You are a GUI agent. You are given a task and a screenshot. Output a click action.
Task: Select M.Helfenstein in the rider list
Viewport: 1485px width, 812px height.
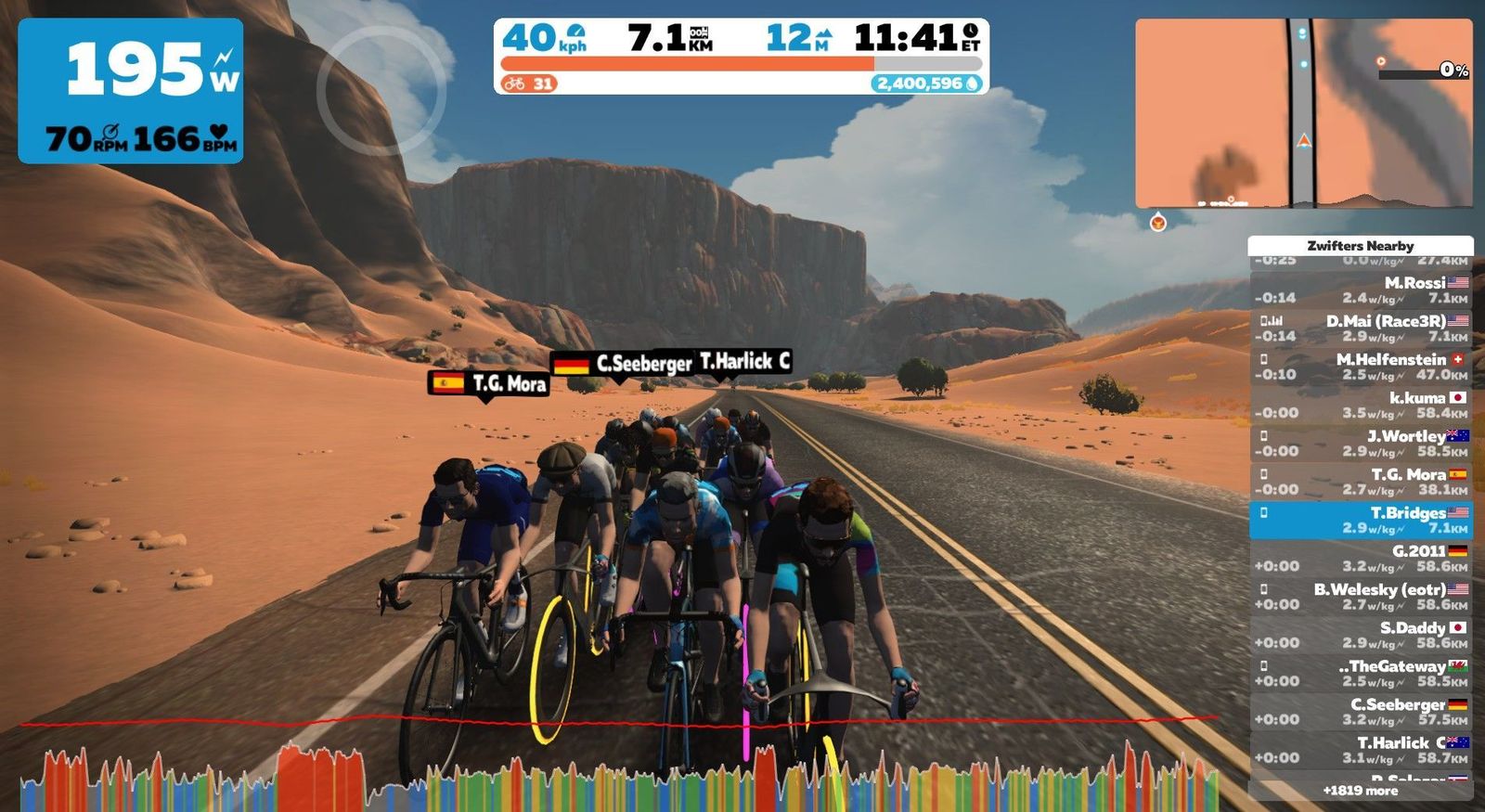pyautogui.click(x=1361, y=367)
